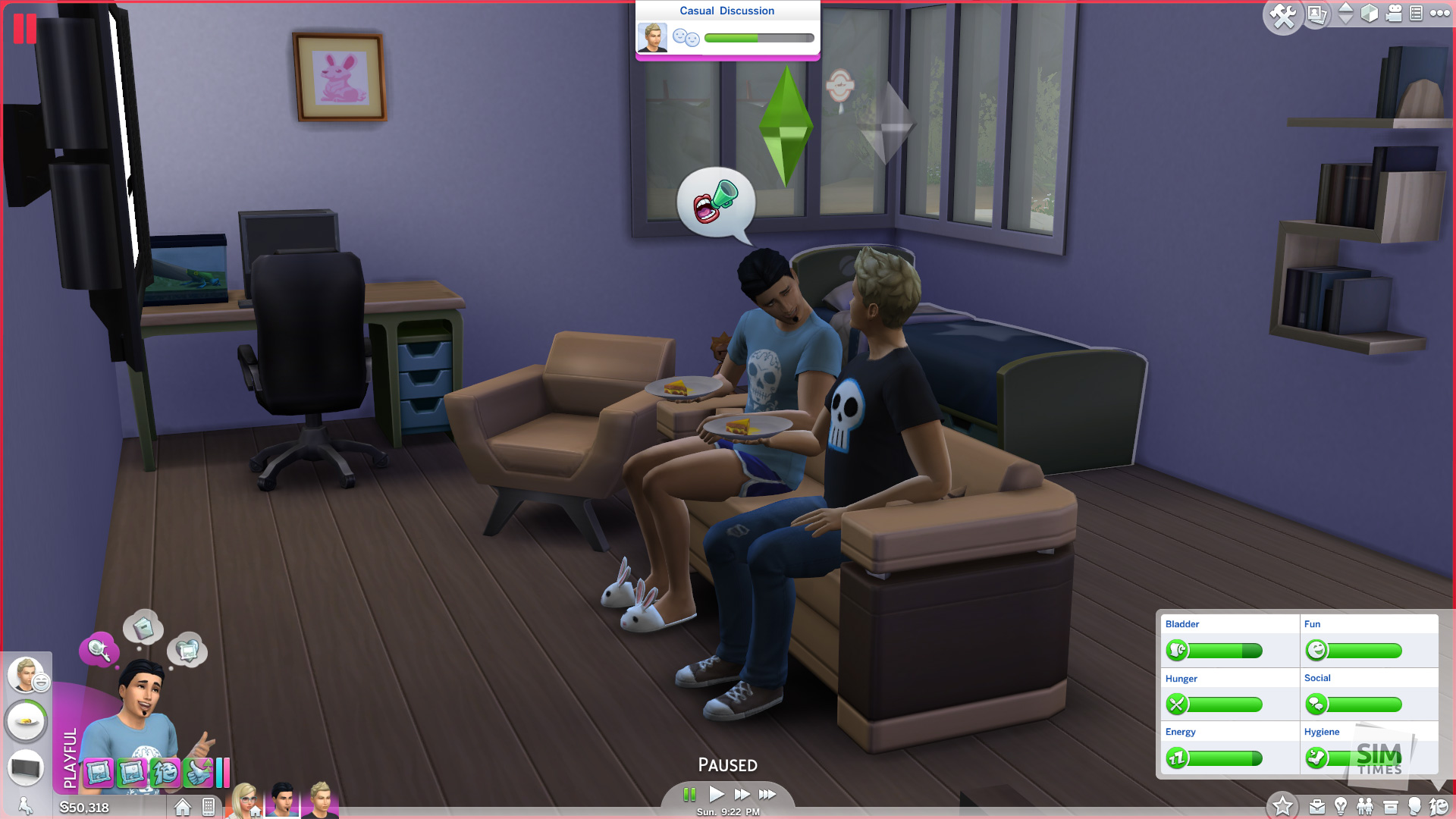Click the Fun need progress bar
This screenshot has height=819, width=1456.
point(1365,651)
